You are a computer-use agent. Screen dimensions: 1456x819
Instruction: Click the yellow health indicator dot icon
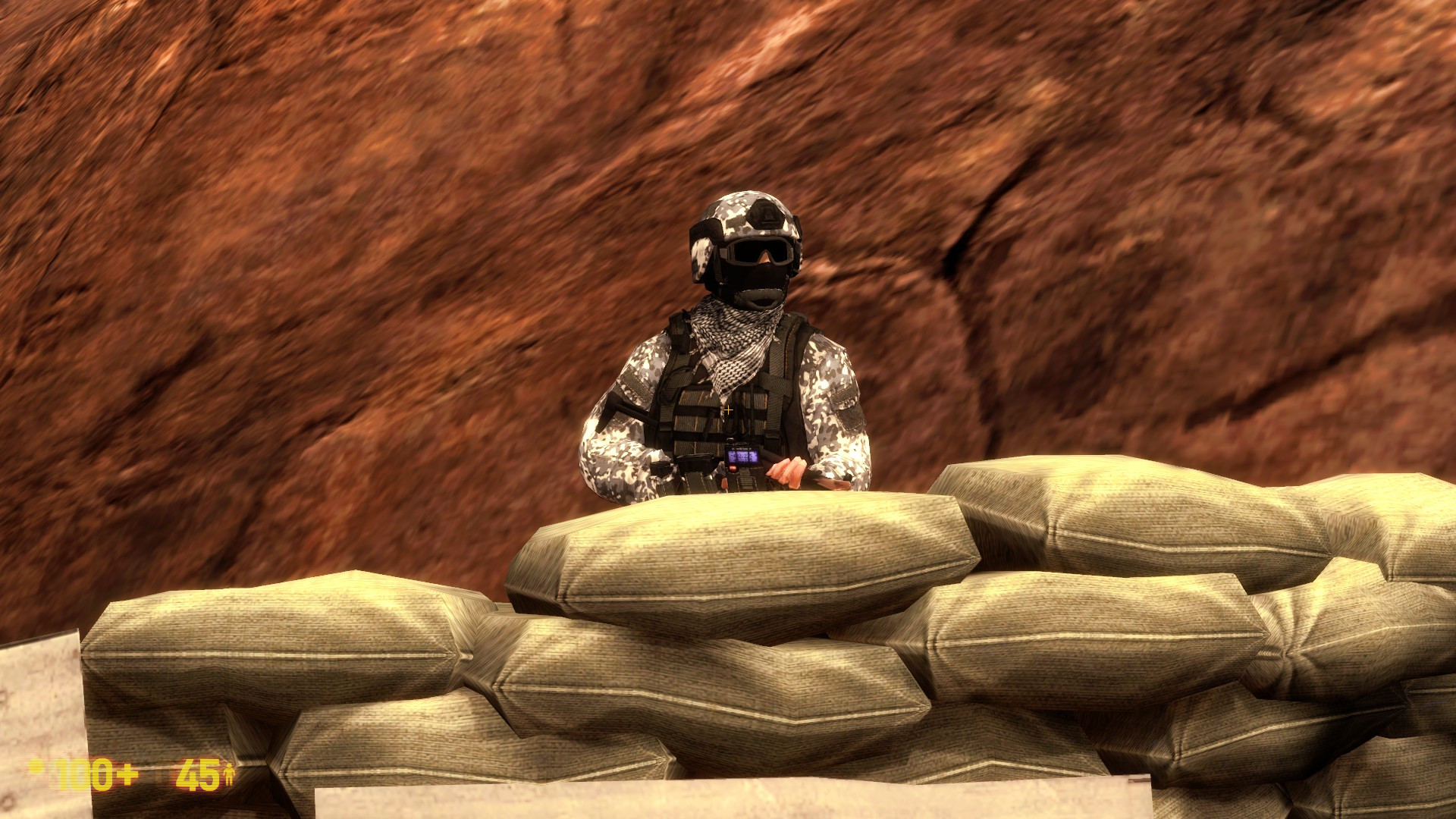click(38, 768)
